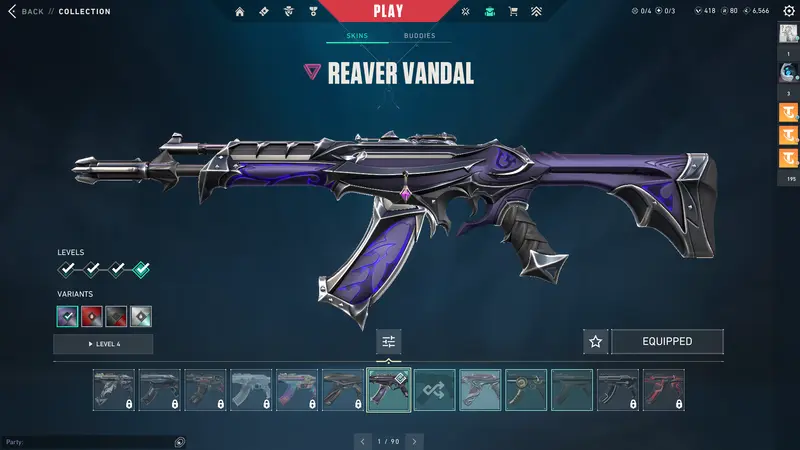Choose the red skin variant swatch
Image resolution: width=800 pixels, height=450 pixels.
click(92, 317)
